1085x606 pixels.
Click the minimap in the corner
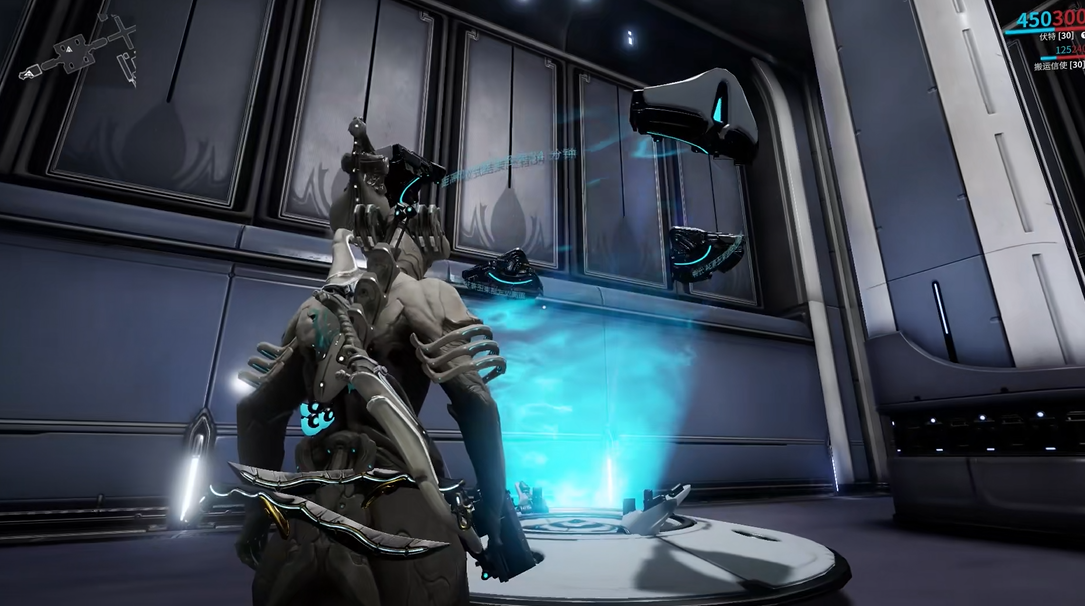pos(78,48)
